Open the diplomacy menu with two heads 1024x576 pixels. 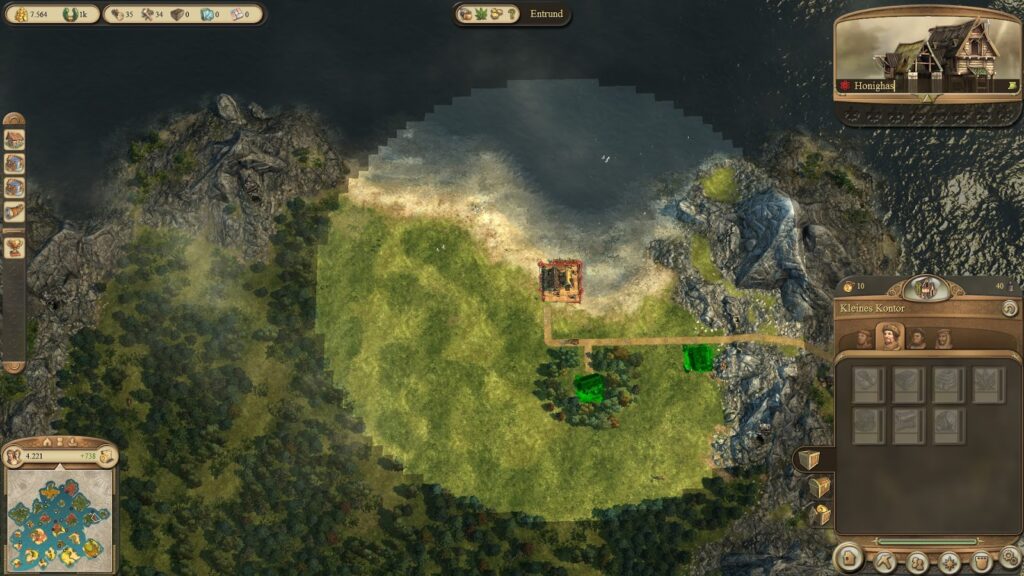pyautogui.click(x=916, y=560)
